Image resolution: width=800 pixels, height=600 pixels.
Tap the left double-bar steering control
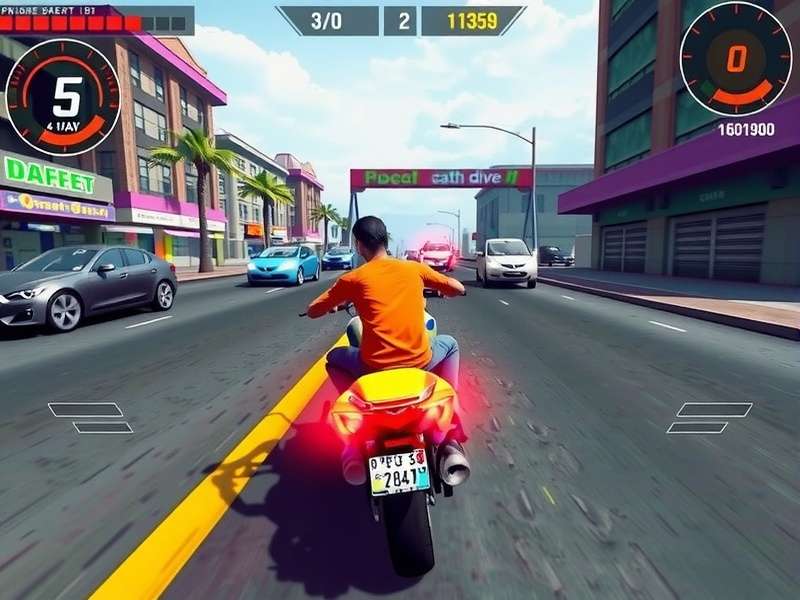pos(90,418)
